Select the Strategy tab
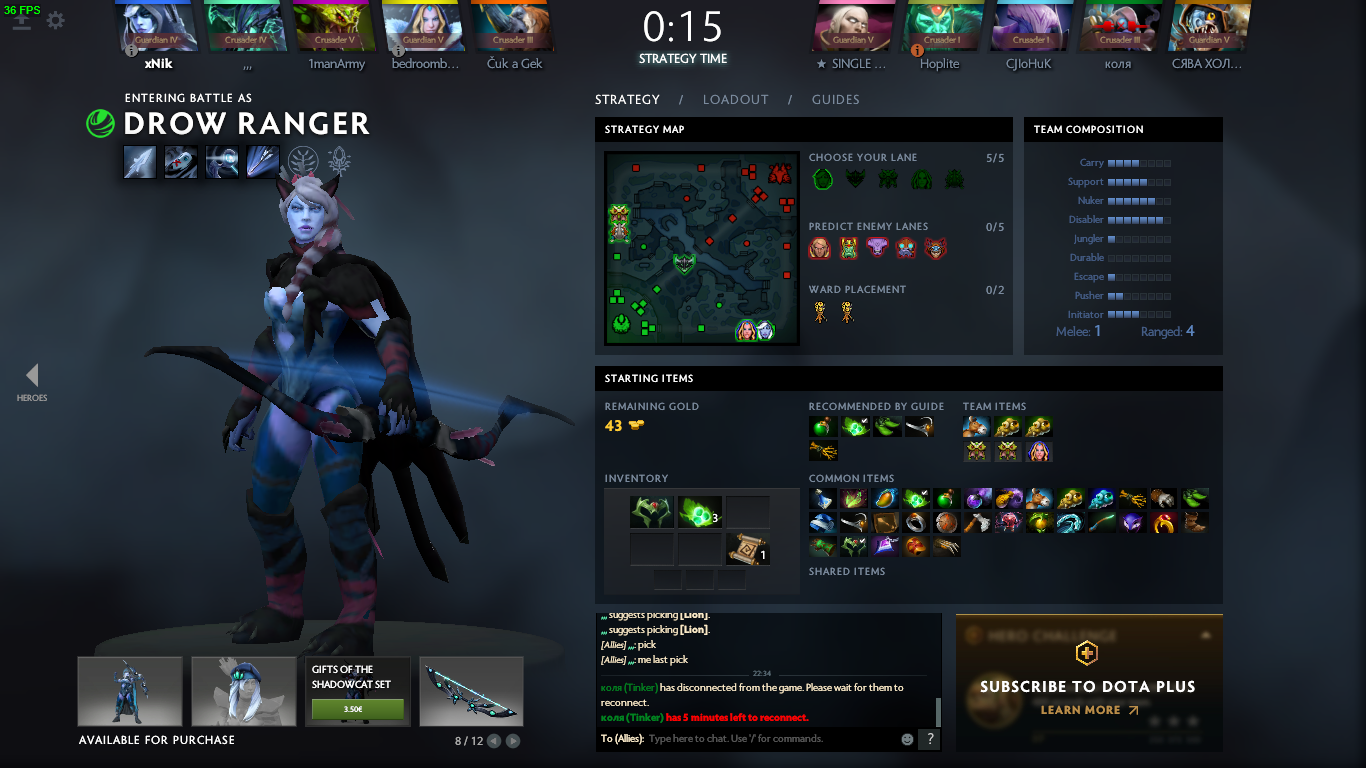Screen dimensions: 1366x768 [x=627, y=99]
